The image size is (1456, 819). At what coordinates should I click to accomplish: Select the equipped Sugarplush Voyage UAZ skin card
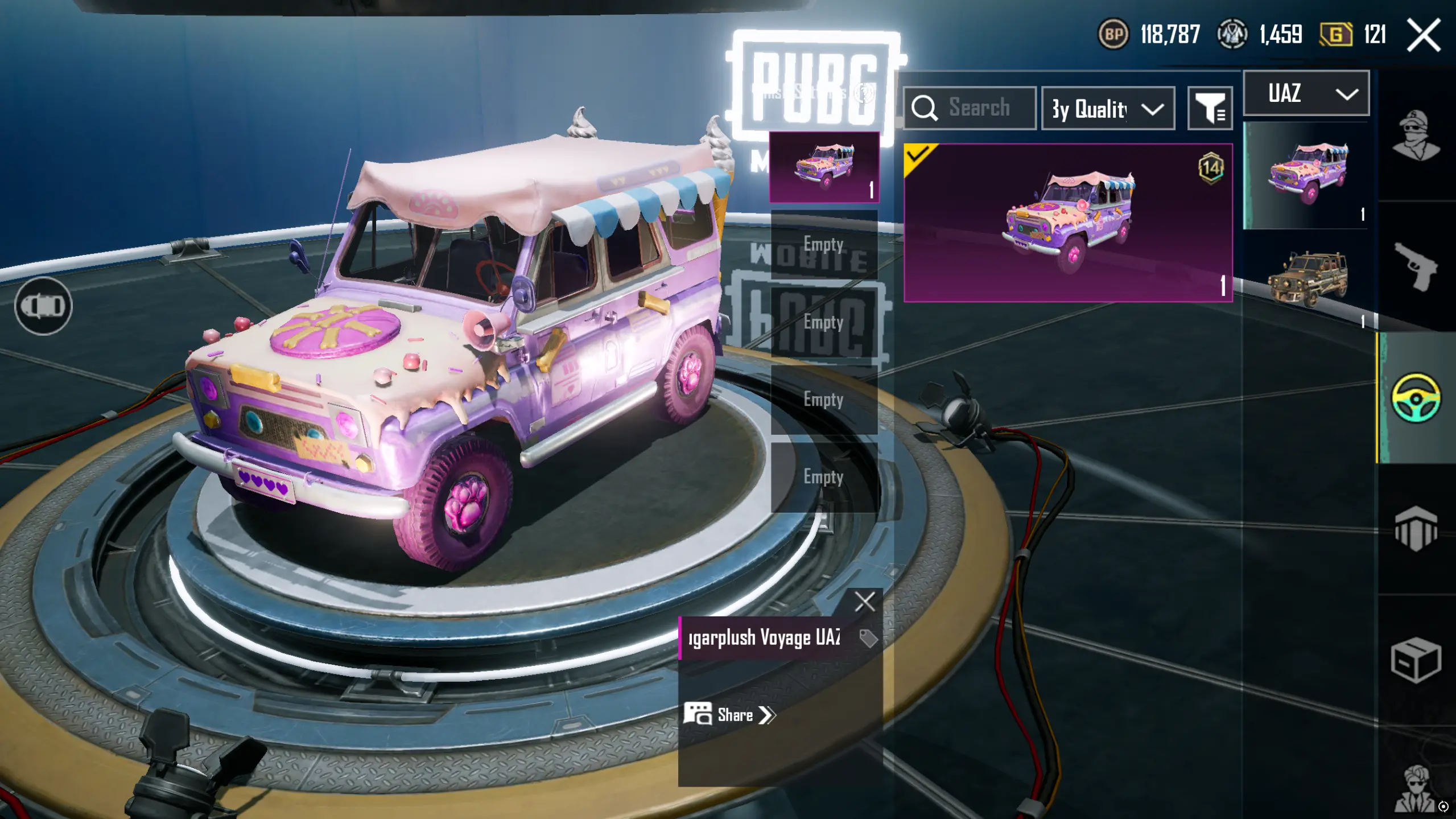pos(1068,223)
